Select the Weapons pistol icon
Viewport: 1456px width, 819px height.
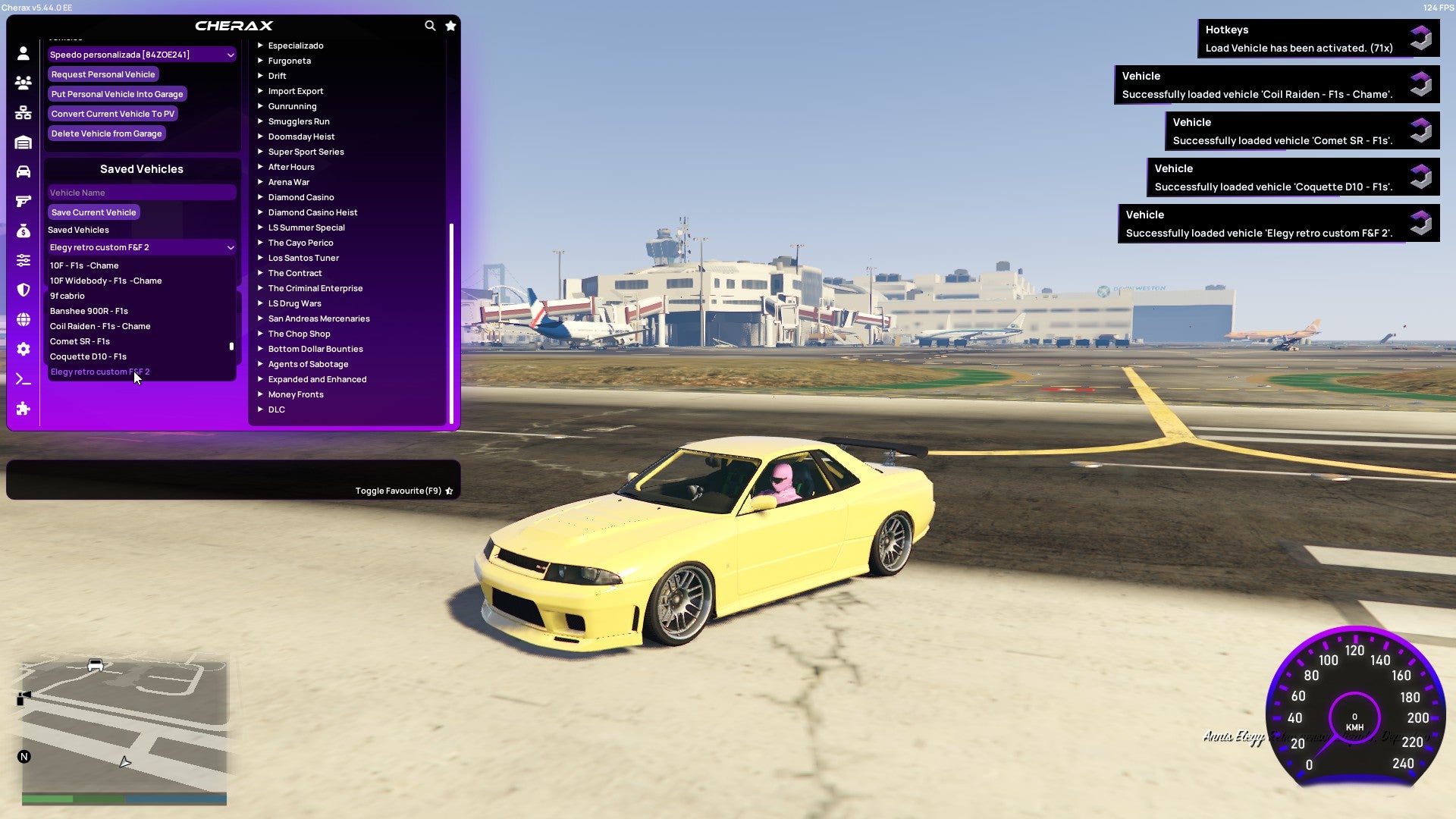pos(23,200)
